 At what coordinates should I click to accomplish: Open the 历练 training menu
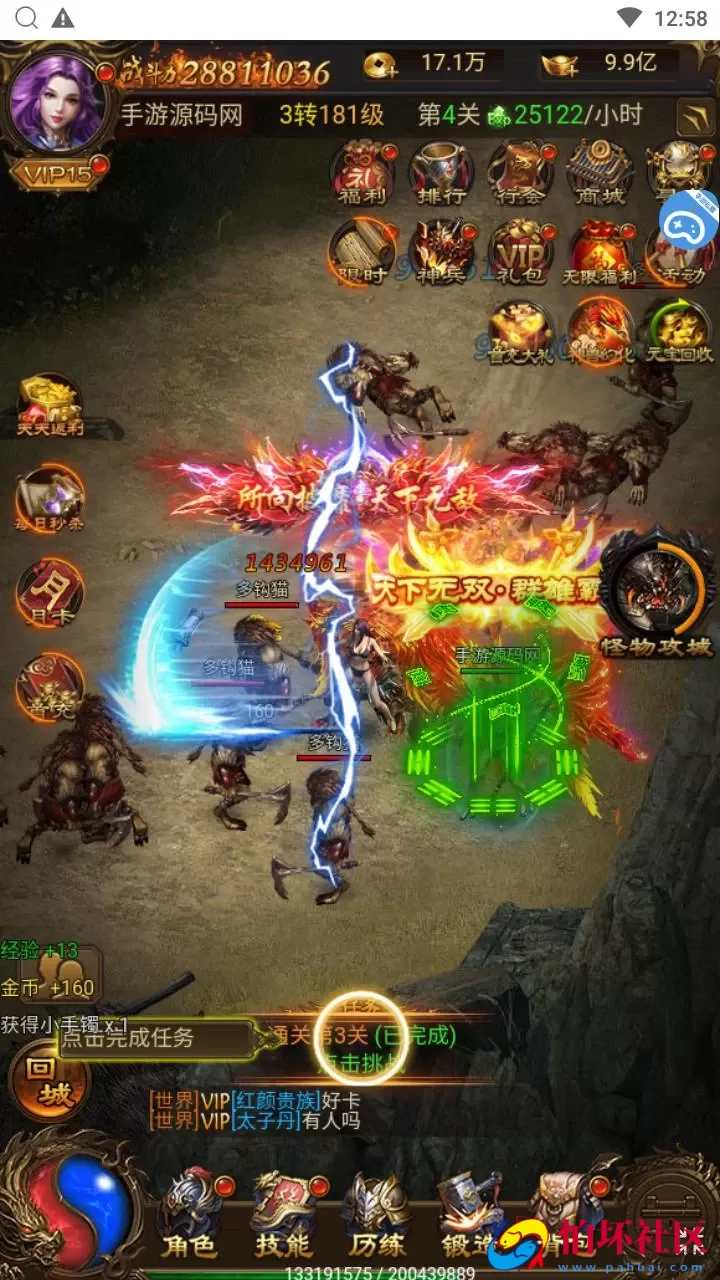pyautogui.click(x=377, y=1213)
